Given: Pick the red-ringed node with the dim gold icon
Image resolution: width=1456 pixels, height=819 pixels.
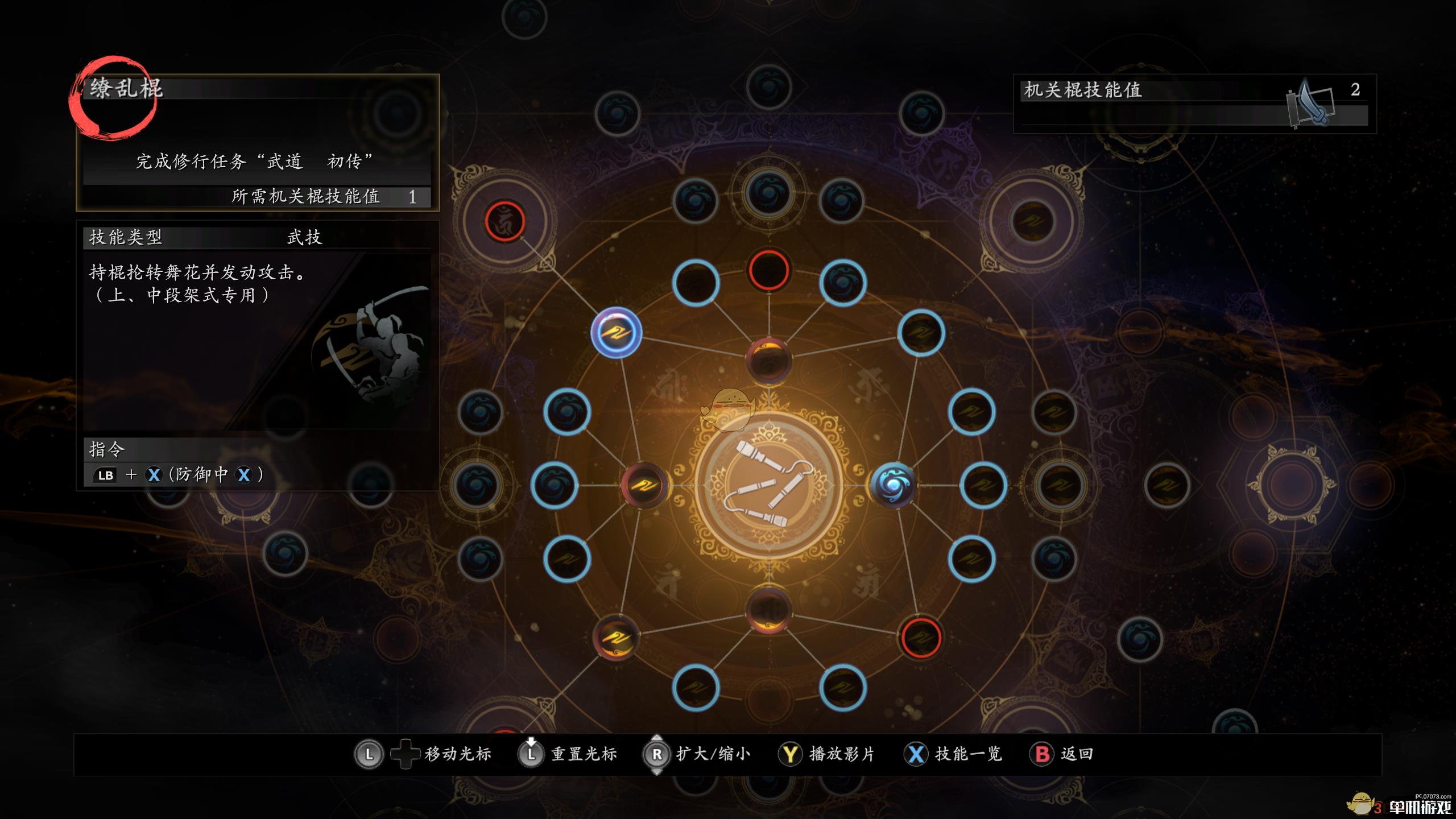Looking at the screenshot, I should tap(921, 638).
